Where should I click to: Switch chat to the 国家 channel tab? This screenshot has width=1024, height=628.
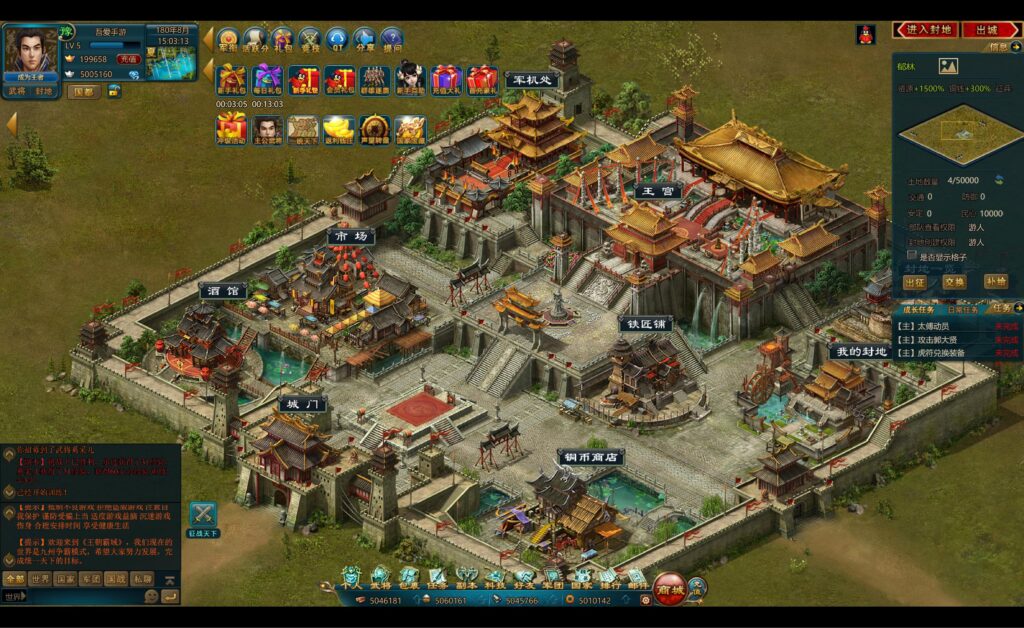65,579
